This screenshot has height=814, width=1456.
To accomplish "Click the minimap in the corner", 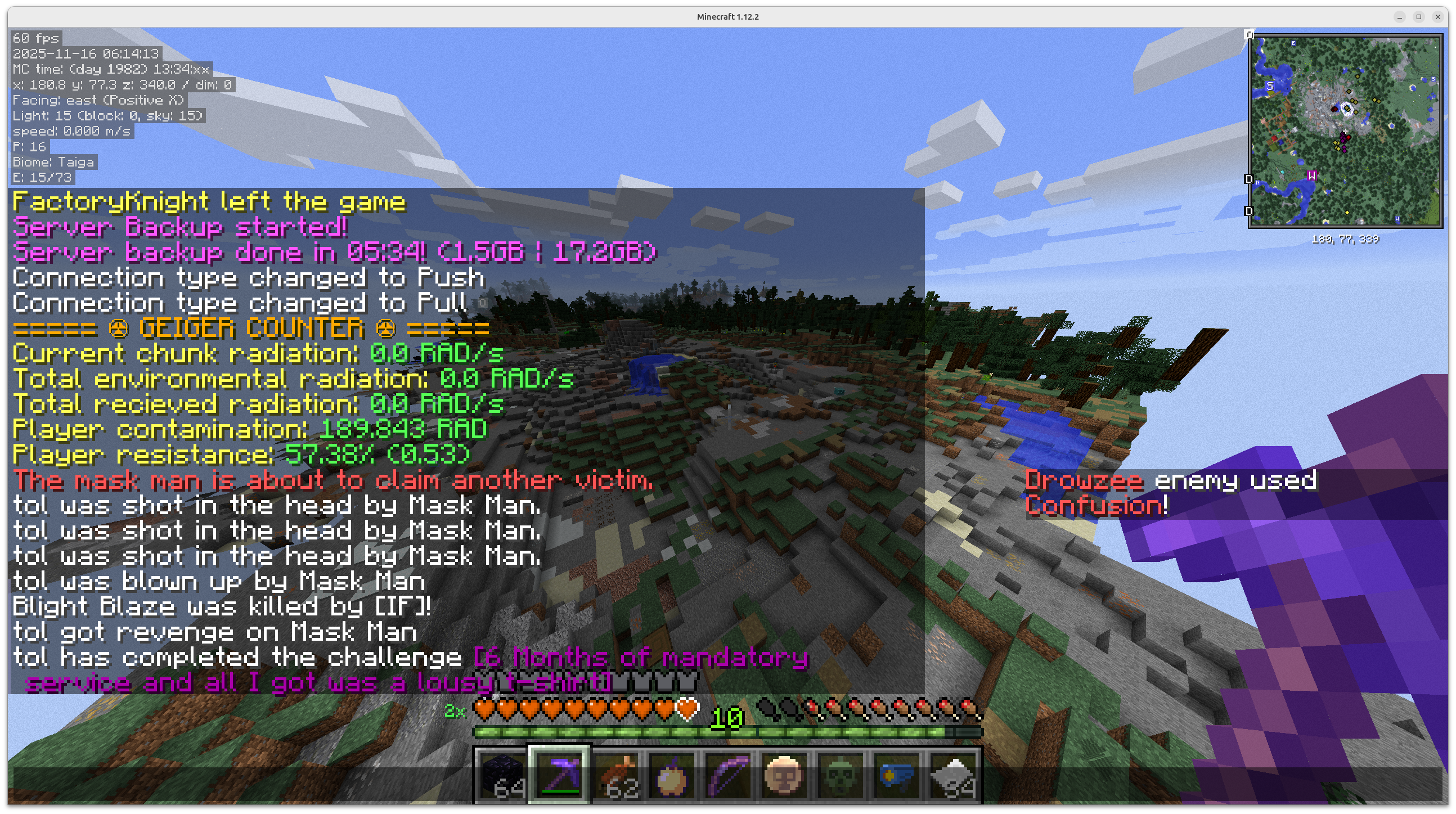I will click(1345, 131).
